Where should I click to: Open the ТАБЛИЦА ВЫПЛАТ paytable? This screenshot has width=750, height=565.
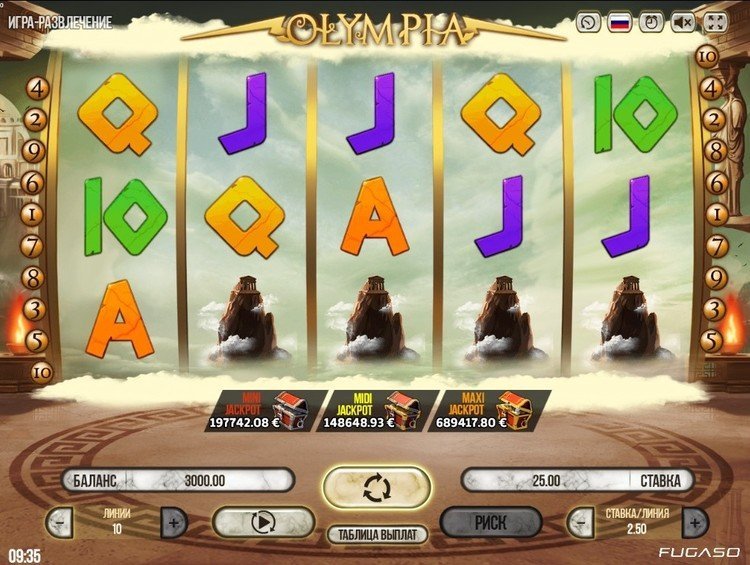(377, 534)
